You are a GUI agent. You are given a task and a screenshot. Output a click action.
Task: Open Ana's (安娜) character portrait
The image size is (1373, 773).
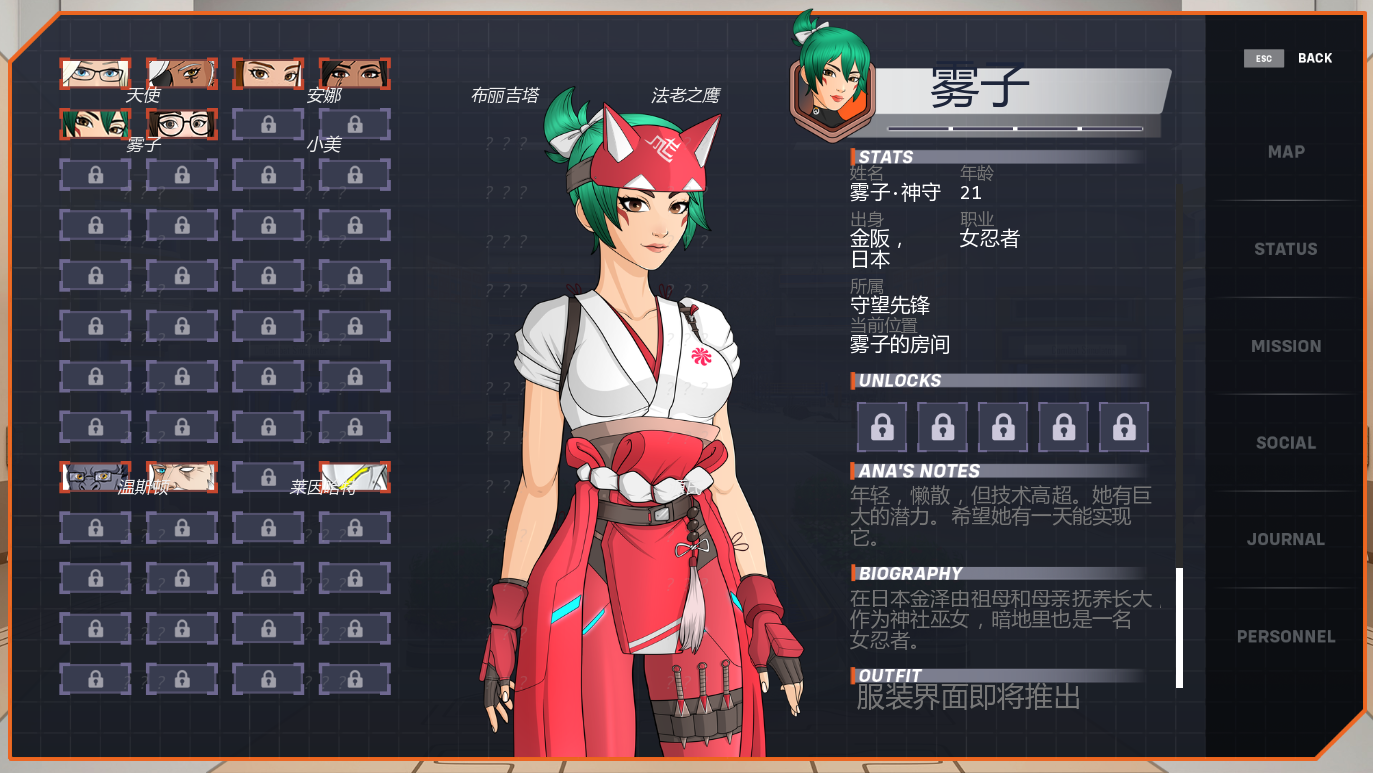coord(269,75)
